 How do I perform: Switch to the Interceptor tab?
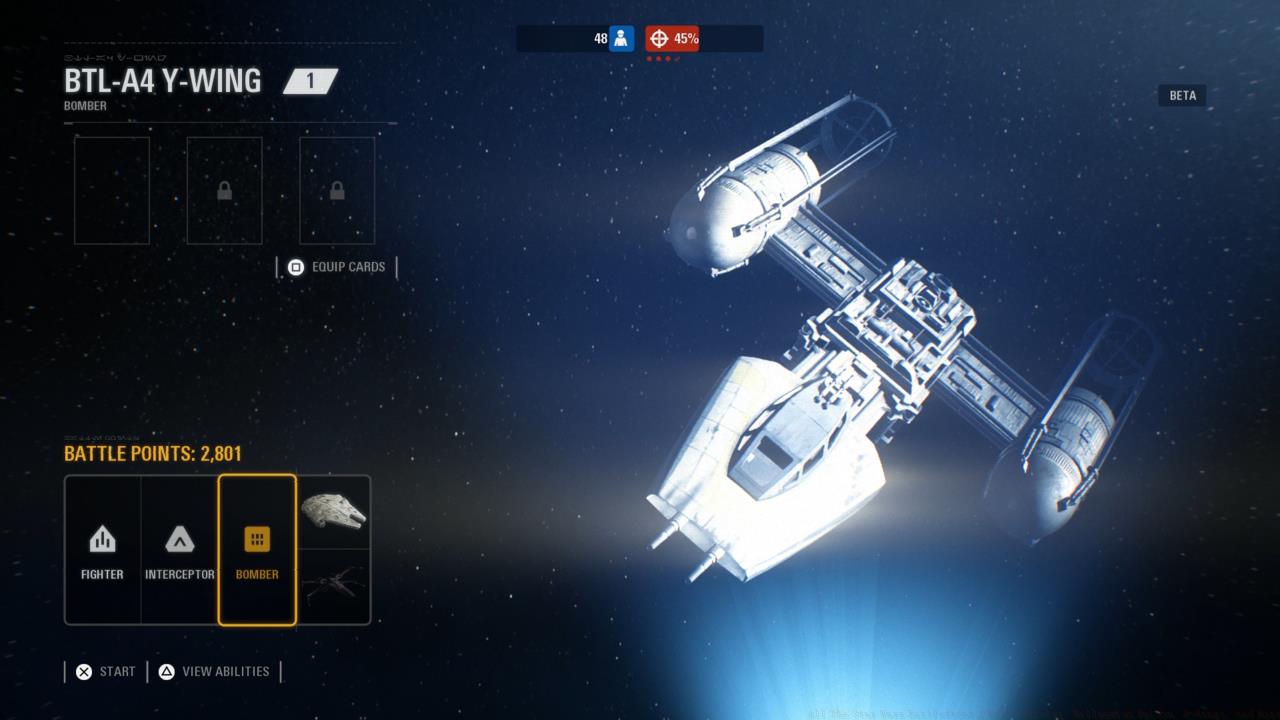pos(179,550)
